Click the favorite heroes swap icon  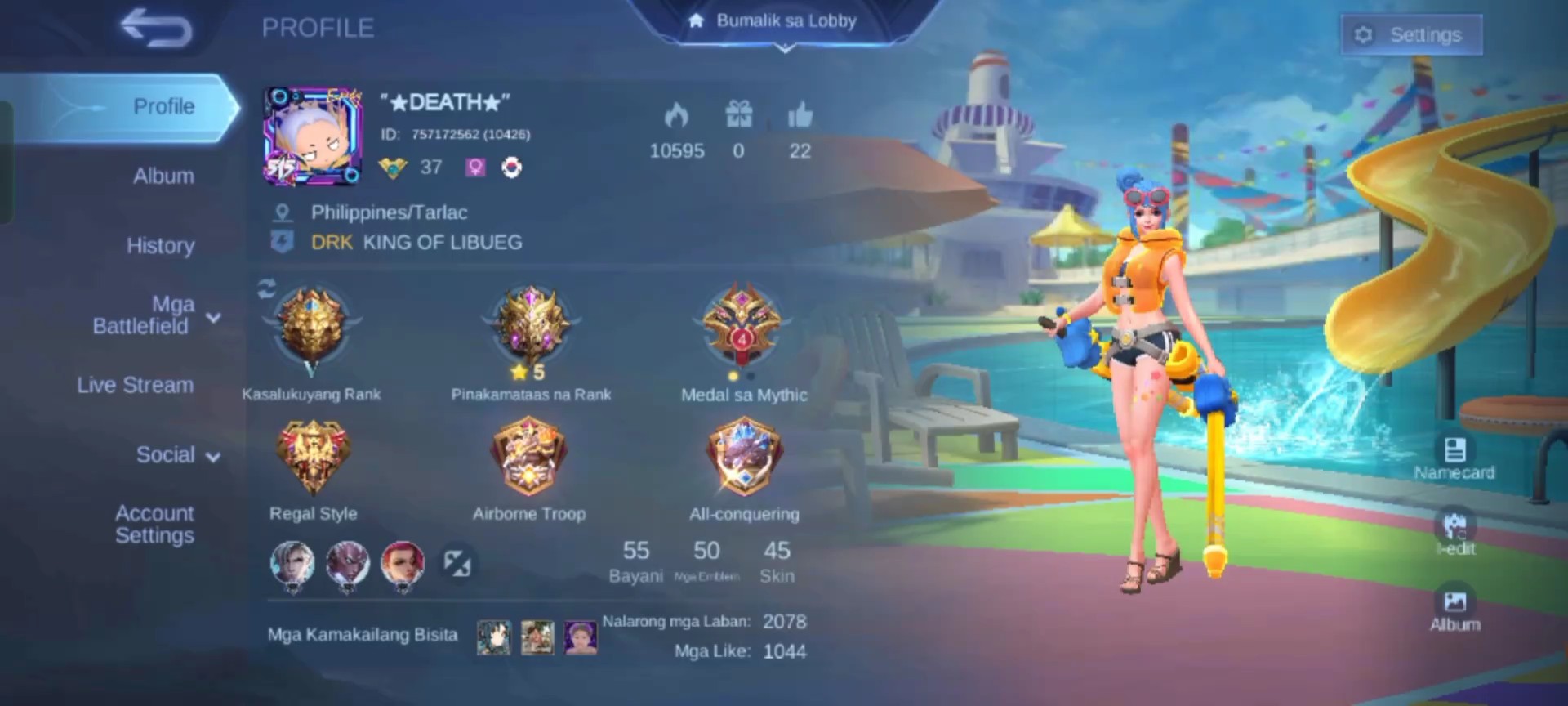[457, 563]
